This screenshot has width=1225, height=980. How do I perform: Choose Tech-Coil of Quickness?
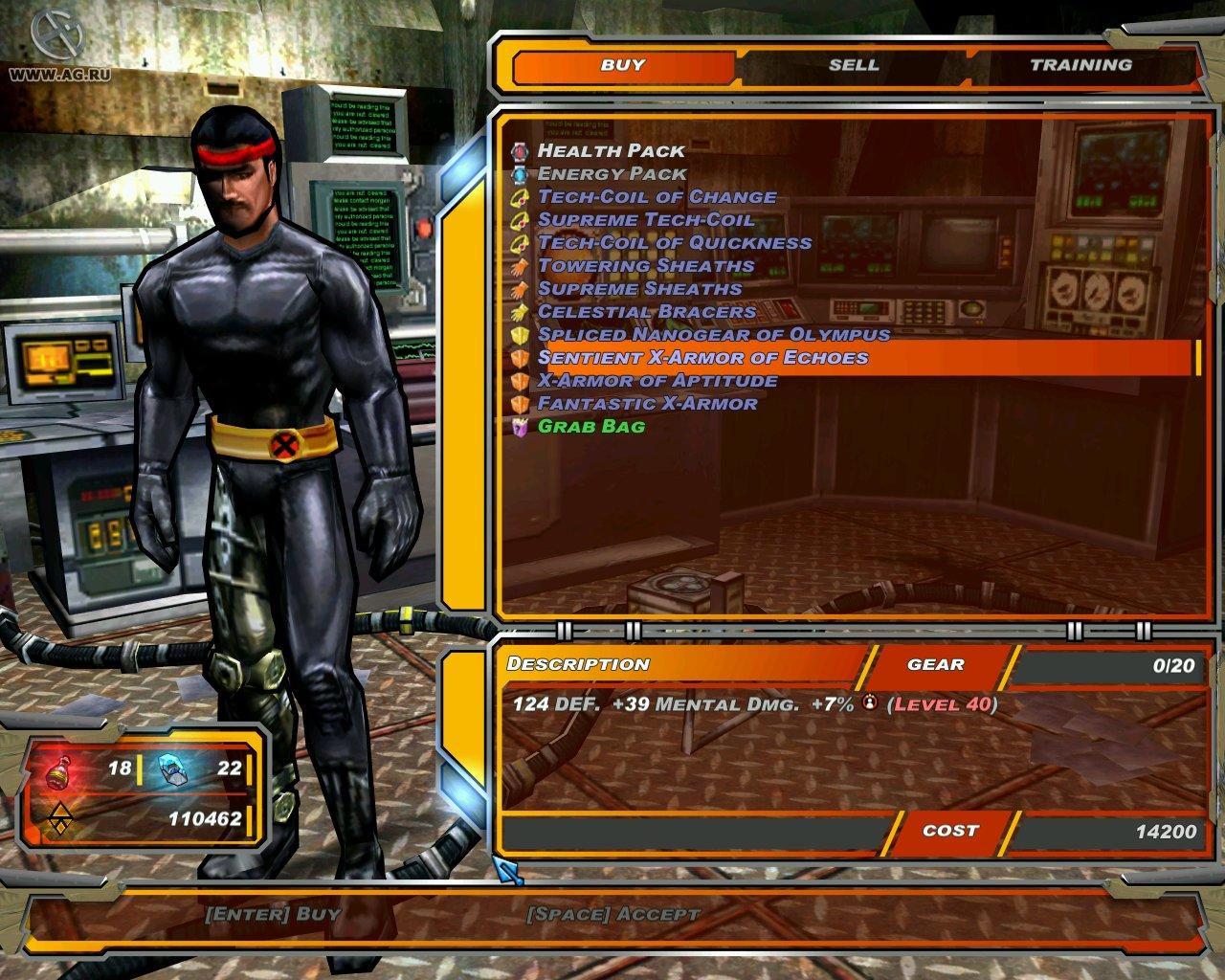coord(675,242)
